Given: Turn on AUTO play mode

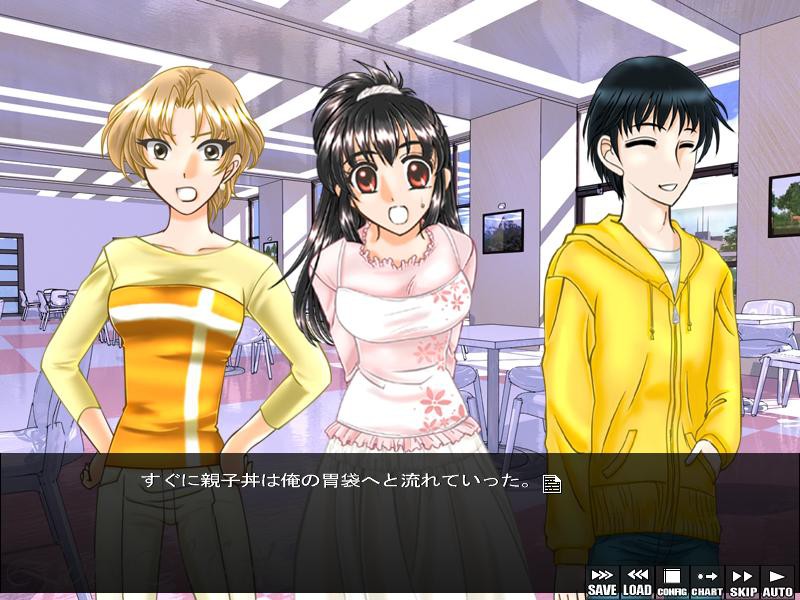Looking at the screenshot, I should pyautogui.click(x=777, y=581).
